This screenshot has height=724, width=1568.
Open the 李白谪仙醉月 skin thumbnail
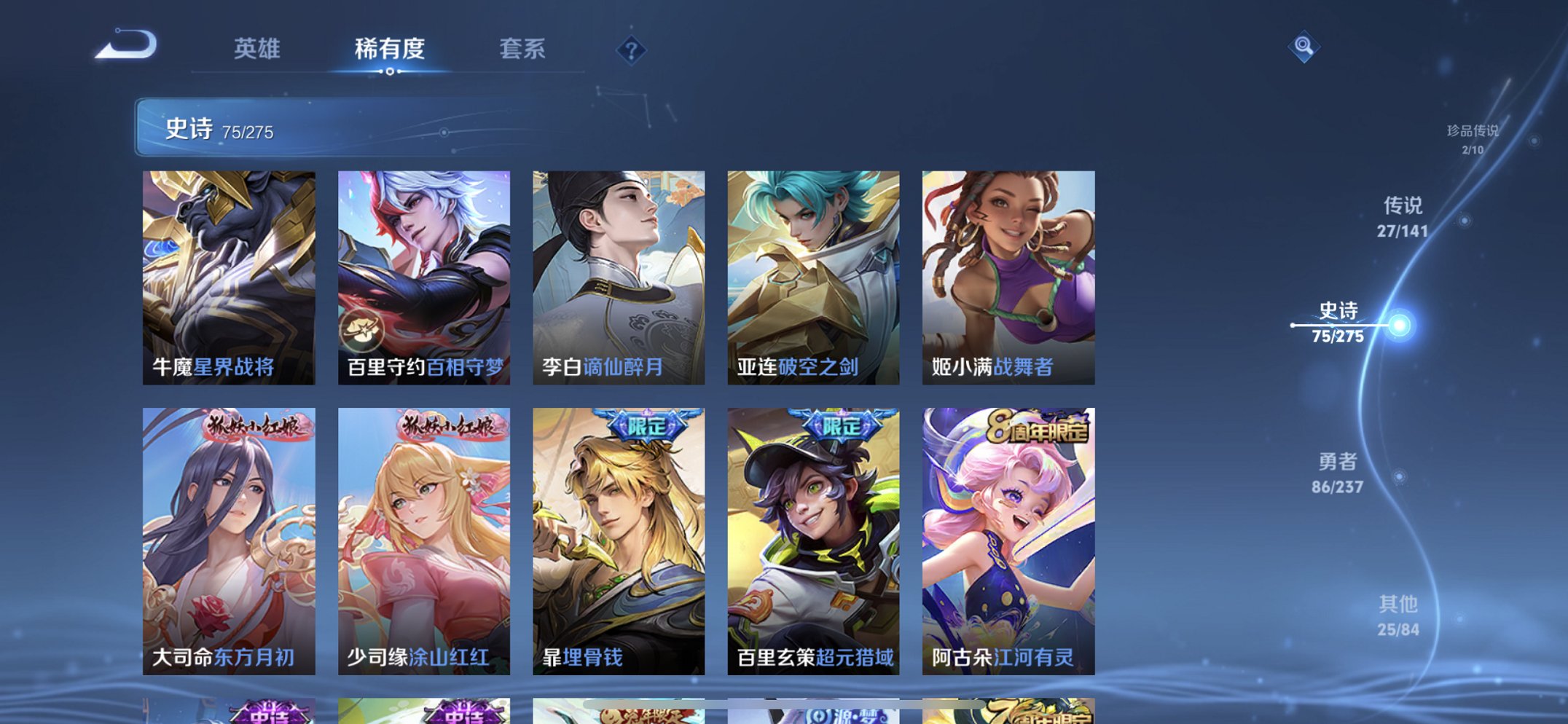pyautogui.click(x=617, y=269)
